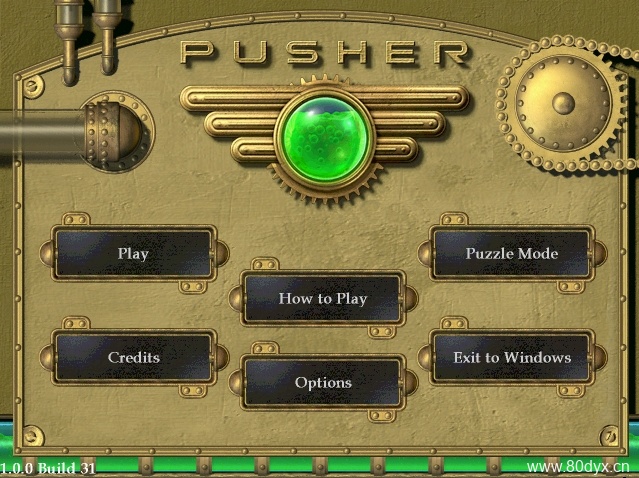View the Credits screen
The width and height of the screenshot is (639, 478).
(133, 357)
